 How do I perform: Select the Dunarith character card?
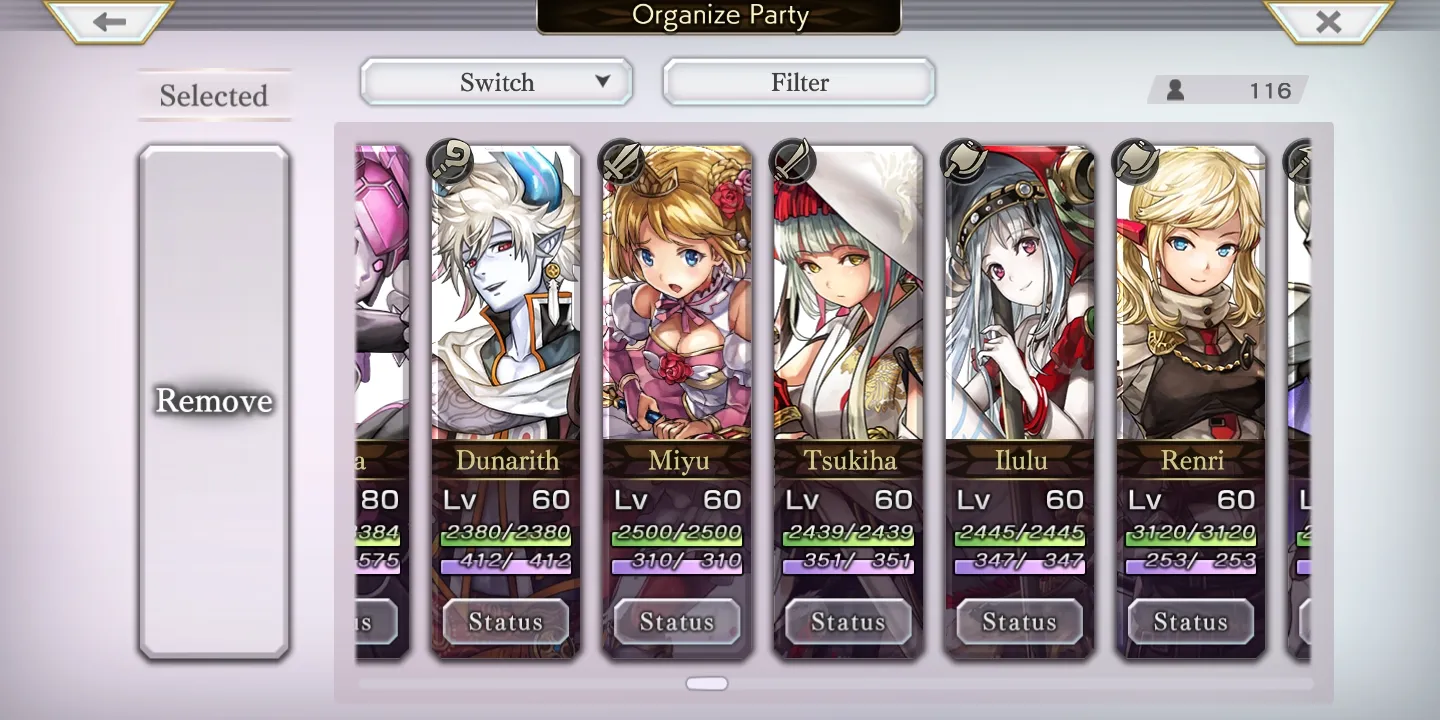click(x=506, y=300)
